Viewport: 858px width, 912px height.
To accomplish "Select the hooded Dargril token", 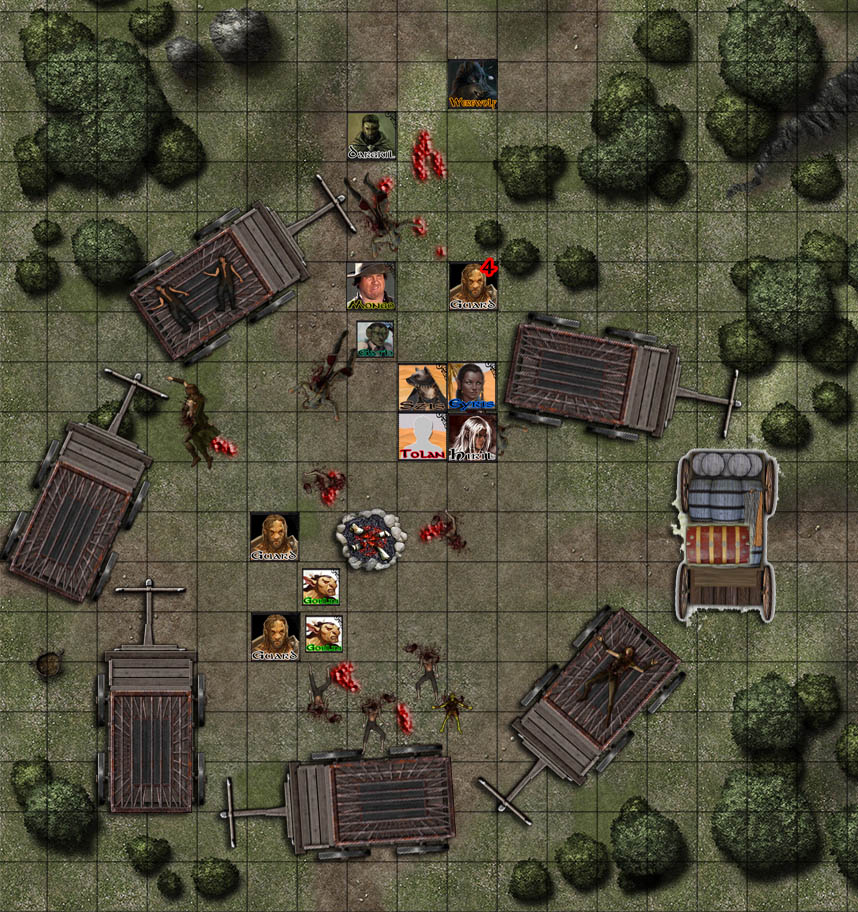I will 372,136.
